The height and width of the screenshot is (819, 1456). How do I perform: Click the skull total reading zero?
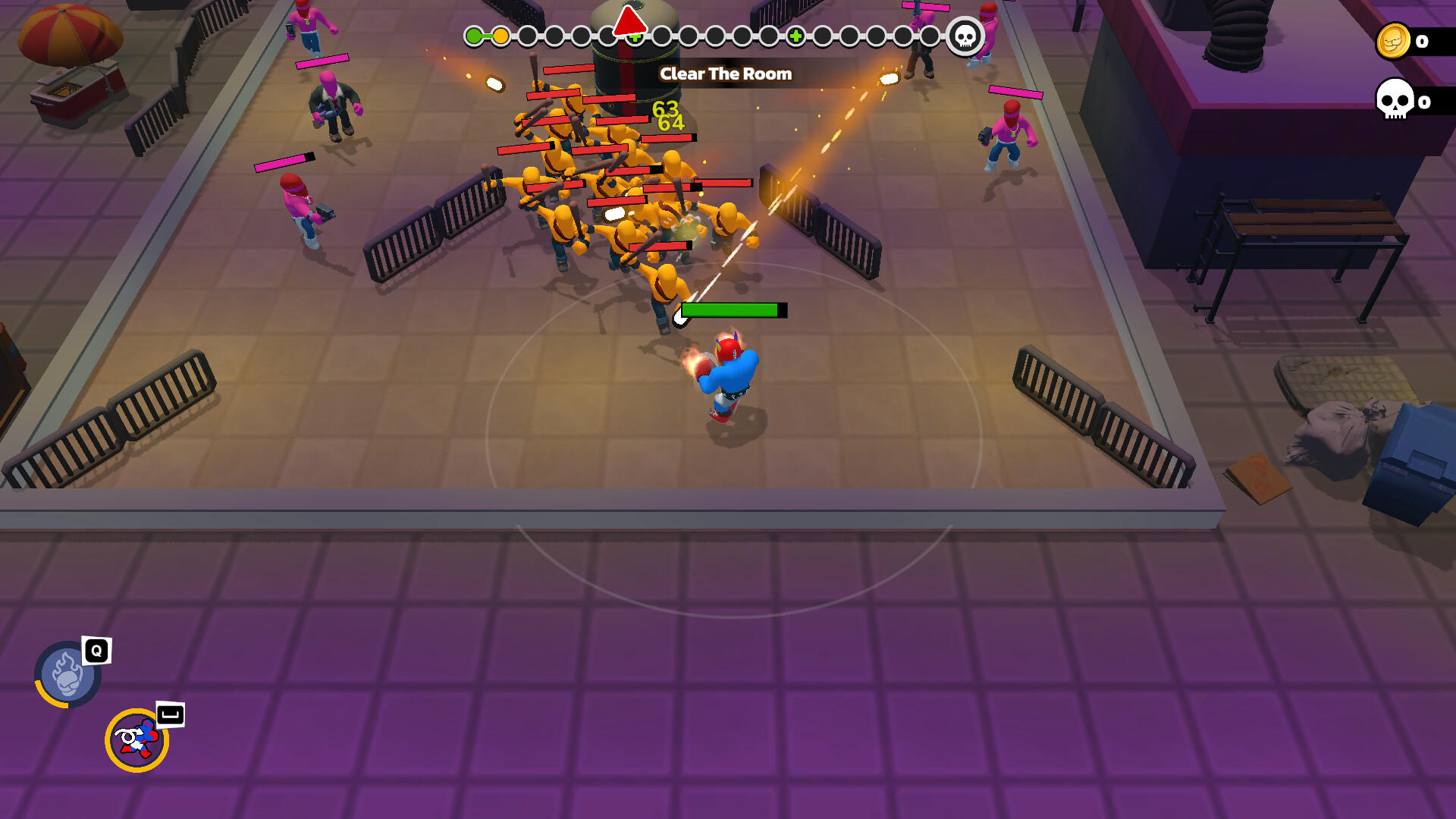[1426, 102]
